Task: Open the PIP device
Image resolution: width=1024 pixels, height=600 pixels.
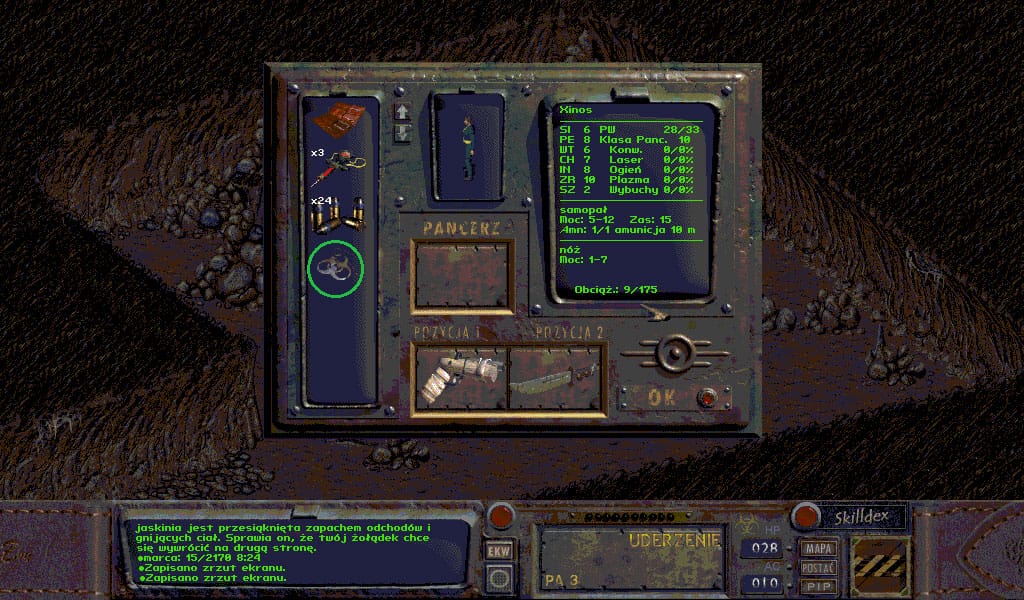Action: [819, 586]
